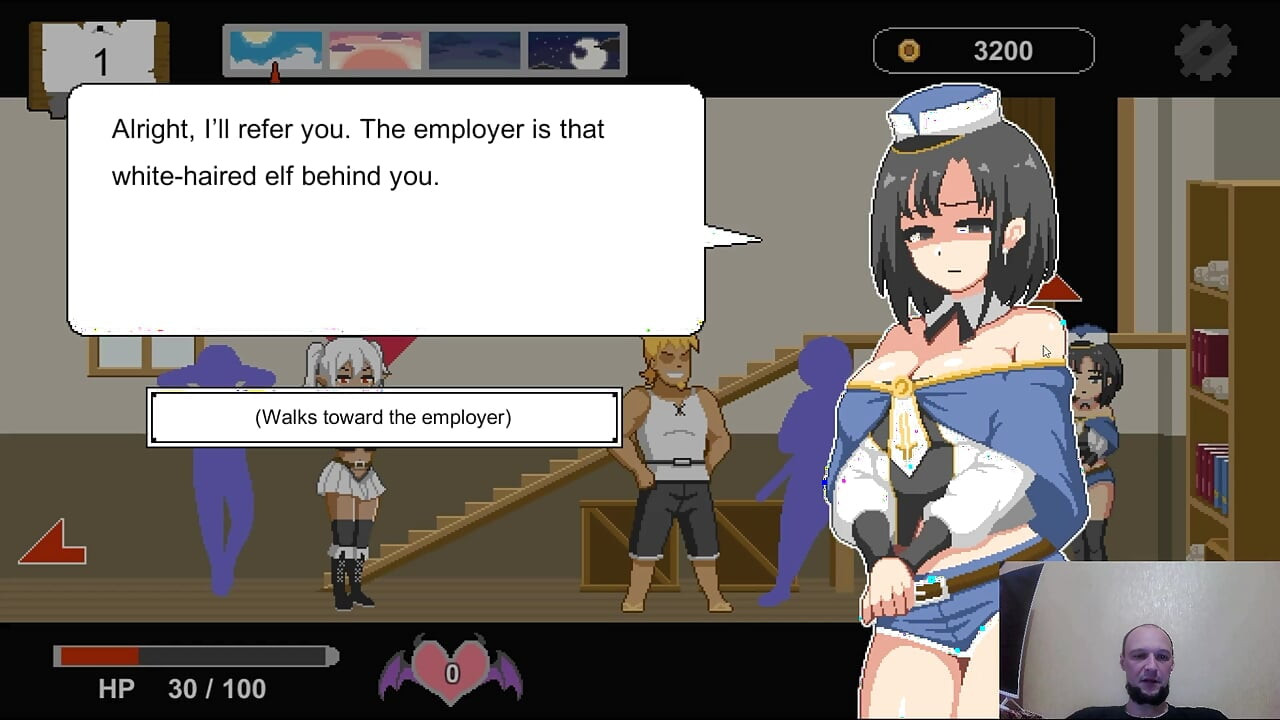Viewport: 1280px width, 720px height.
Task: Choose "Walks toward the employer" dialogue option
Action: click(x=383, y=417)
